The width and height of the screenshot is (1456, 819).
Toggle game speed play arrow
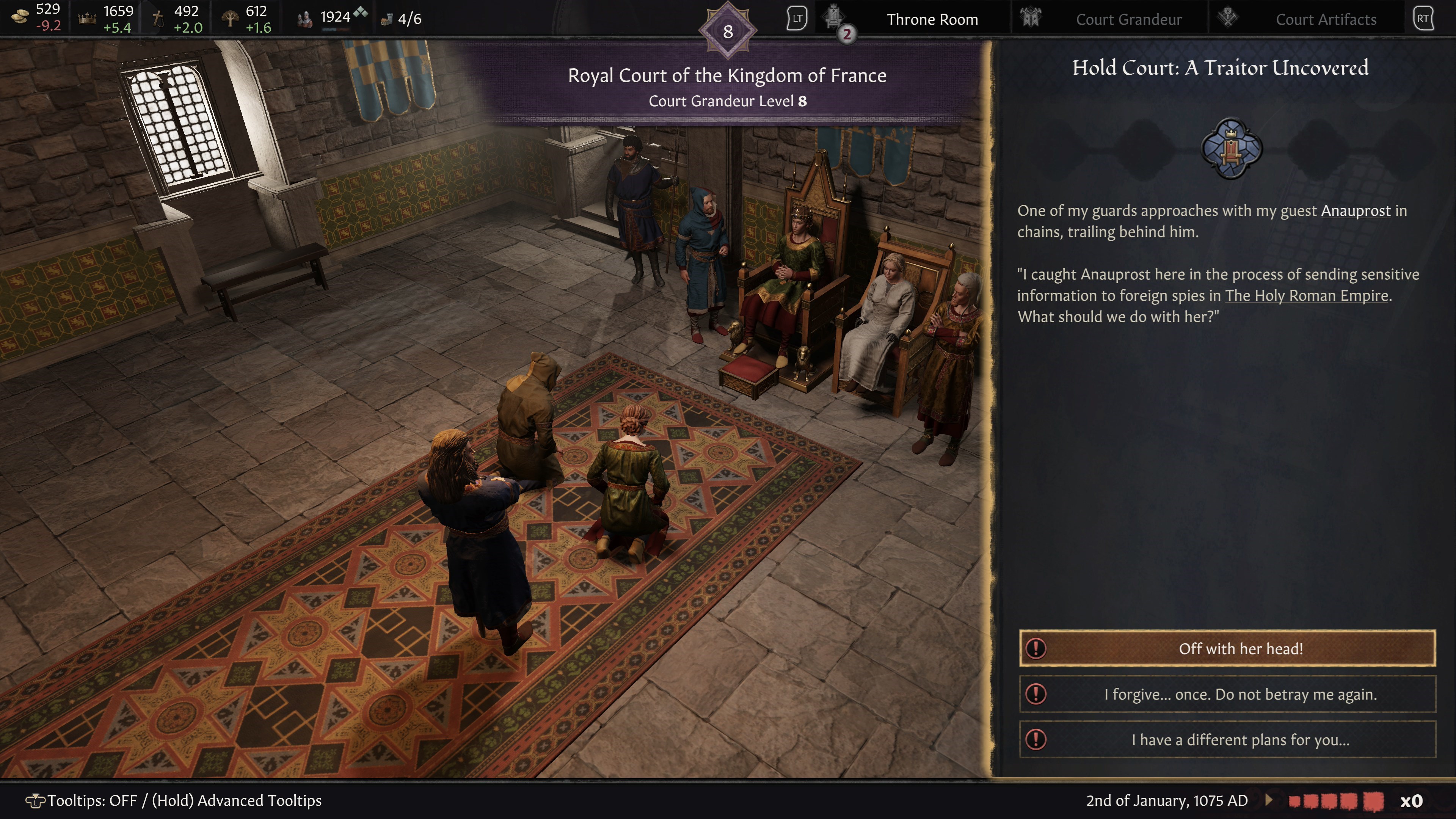1269,800
